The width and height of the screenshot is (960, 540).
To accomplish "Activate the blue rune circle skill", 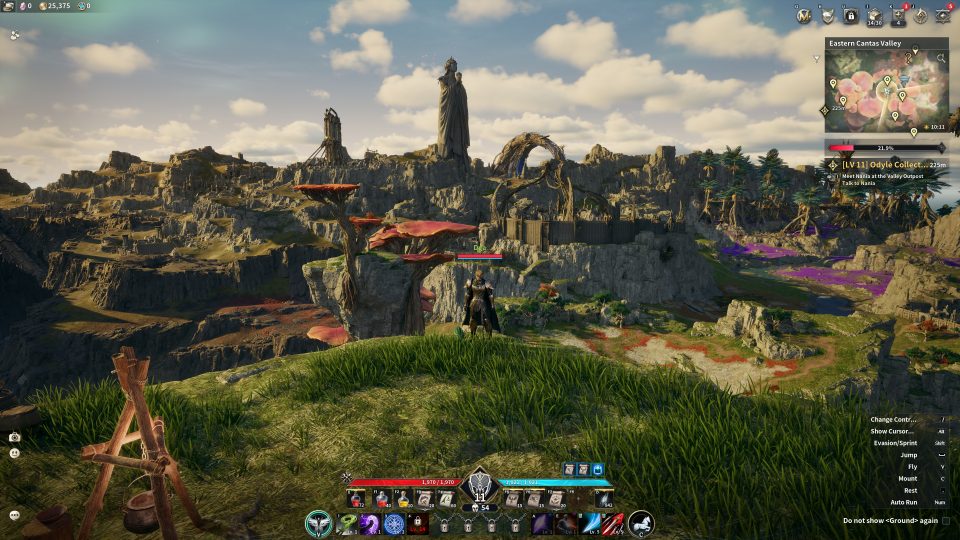I will coord(394,523).
